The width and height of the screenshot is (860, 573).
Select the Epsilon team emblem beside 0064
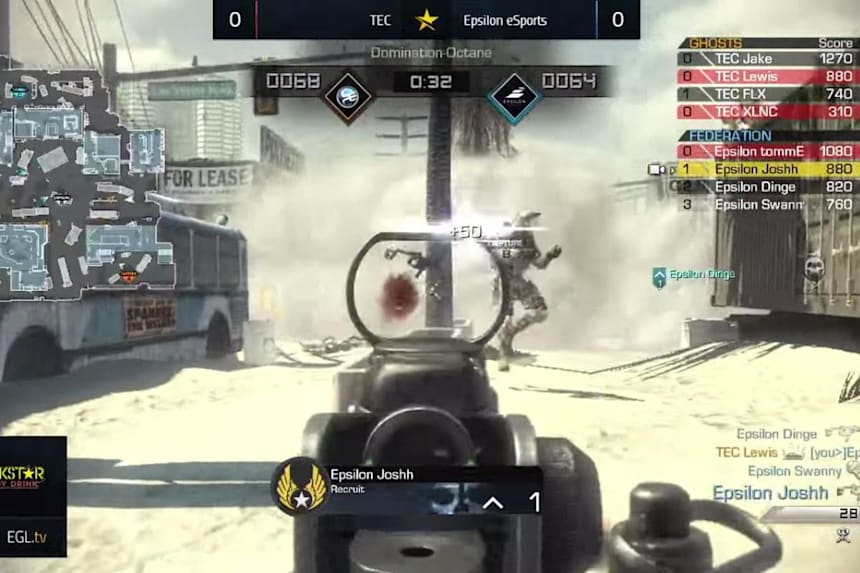coord(514,97)
